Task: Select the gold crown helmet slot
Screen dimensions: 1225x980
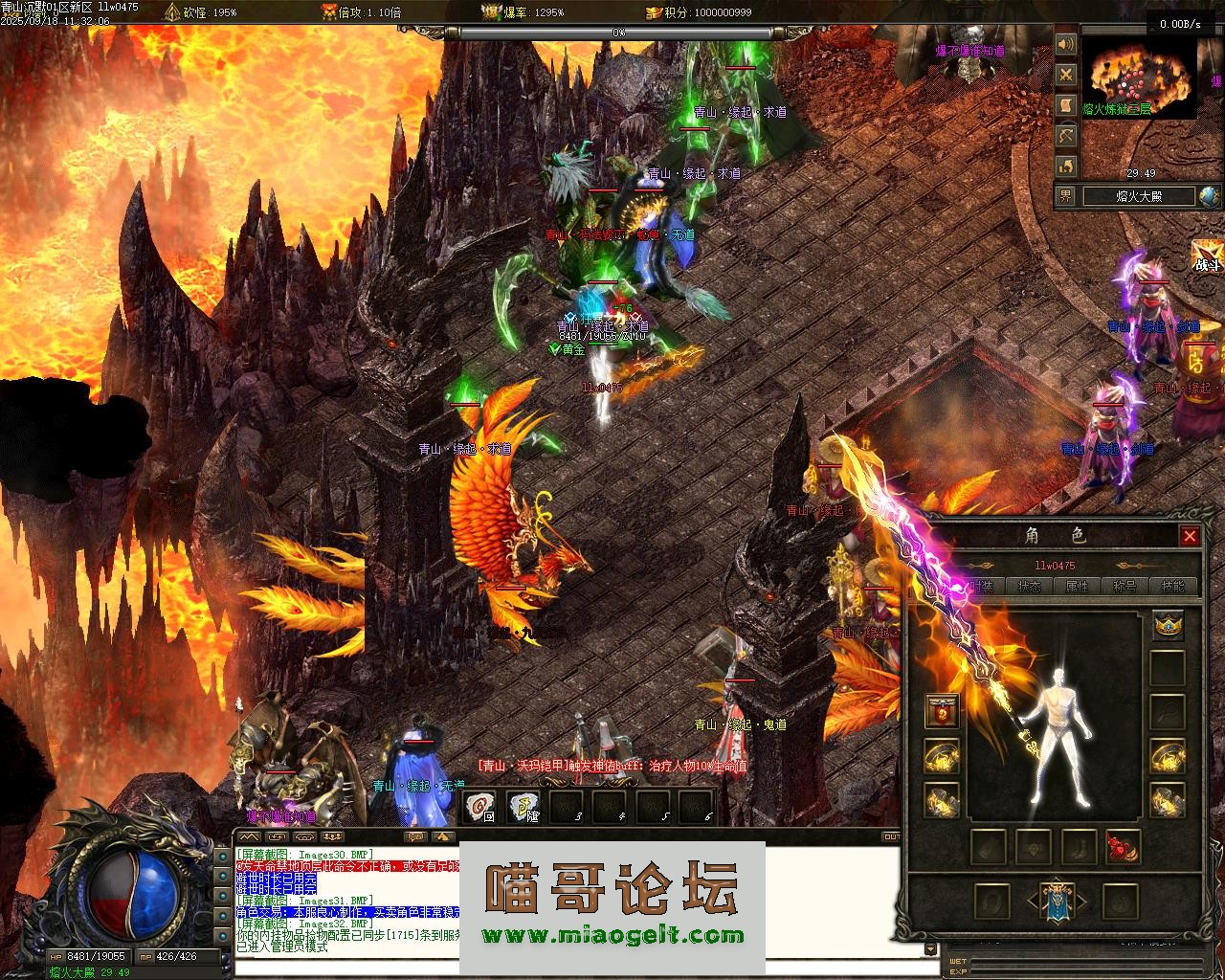Action: click(x=1168, y=625)
